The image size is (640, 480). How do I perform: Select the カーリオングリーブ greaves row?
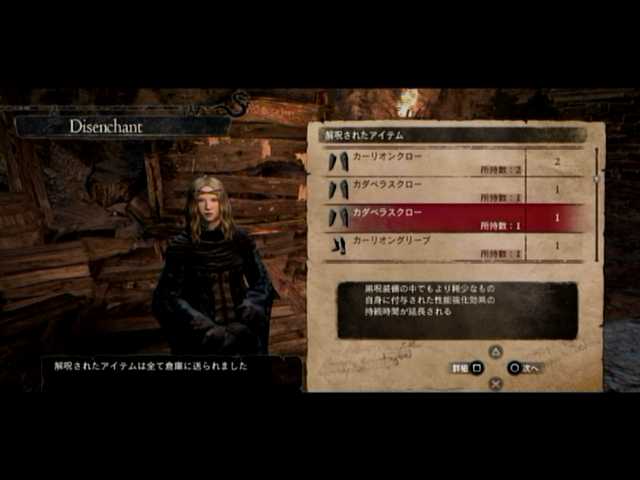tap(440, 245)
